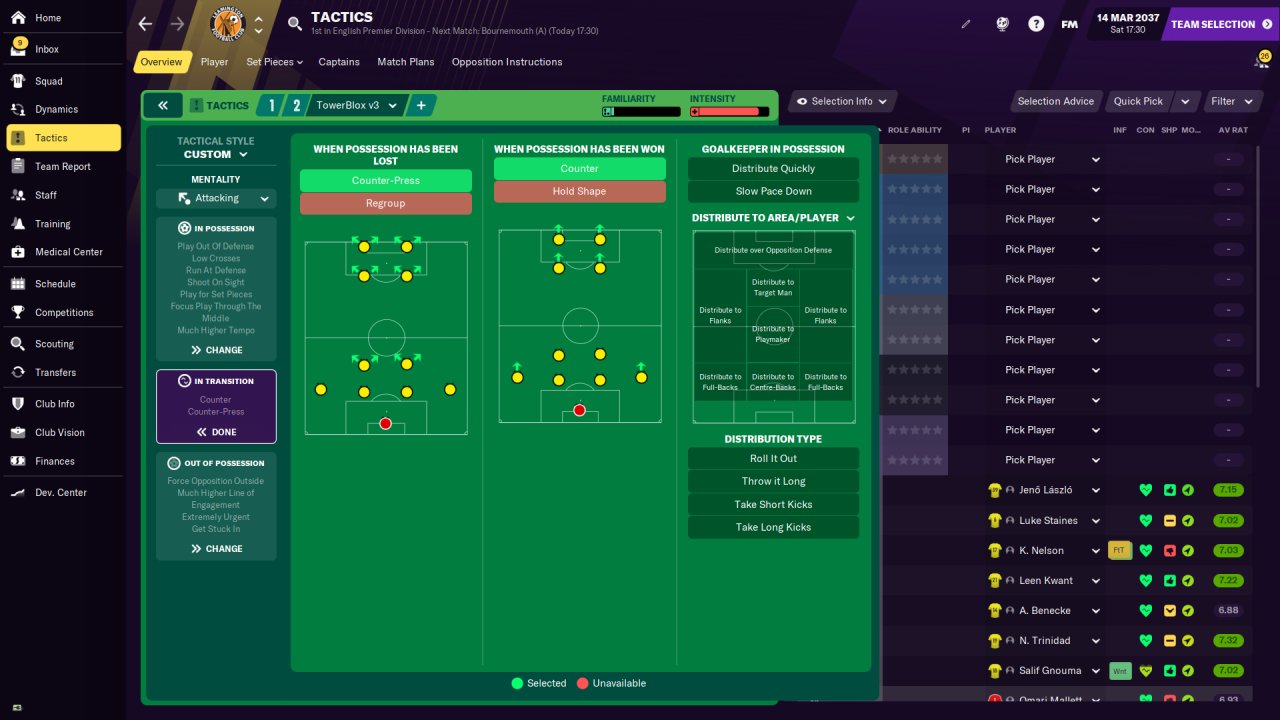1280x720 pixels.
Task: Open the Training section
Action: [x=52, y=224]
